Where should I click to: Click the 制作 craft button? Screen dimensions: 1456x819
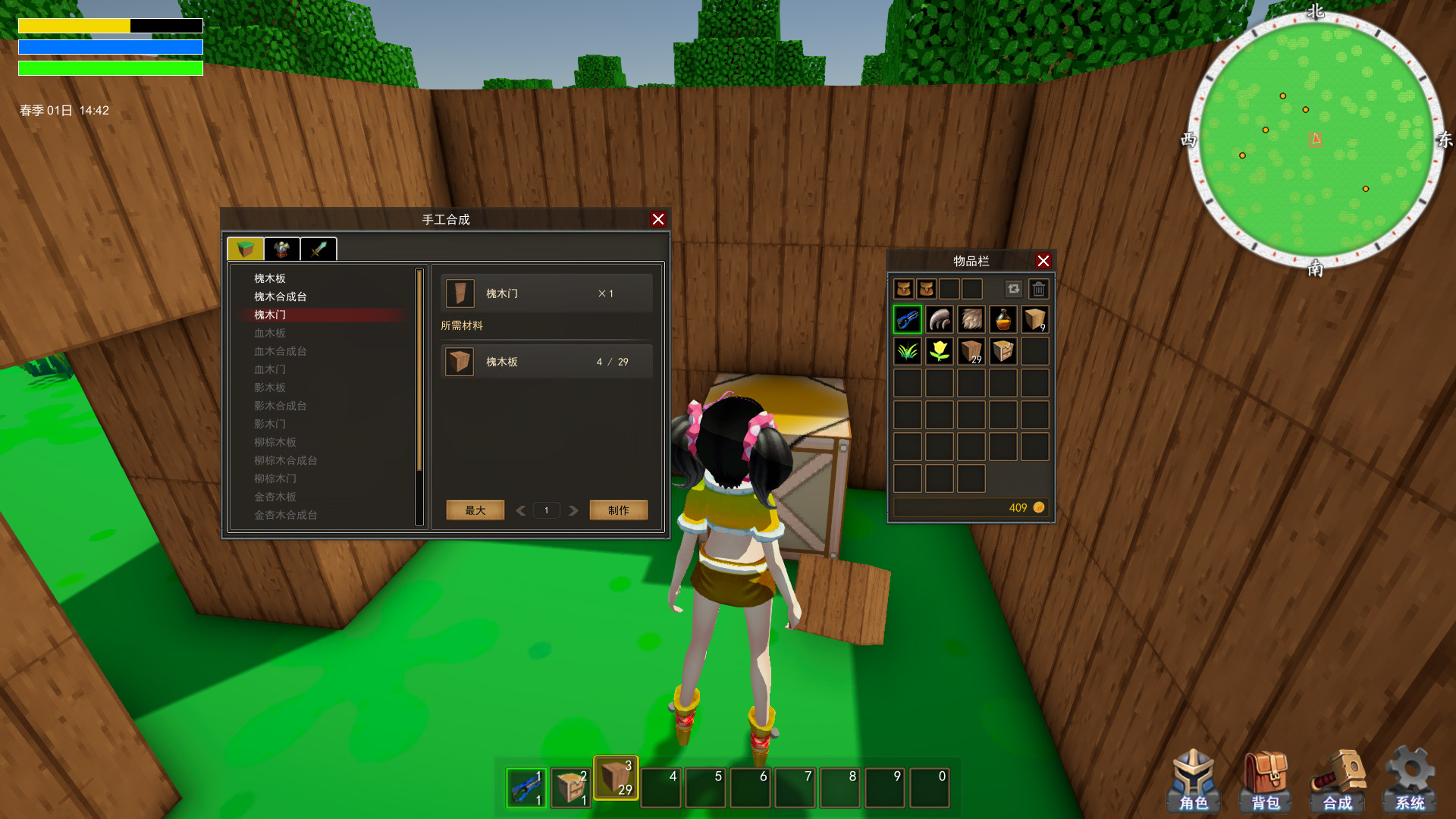(x=618, y=510)
